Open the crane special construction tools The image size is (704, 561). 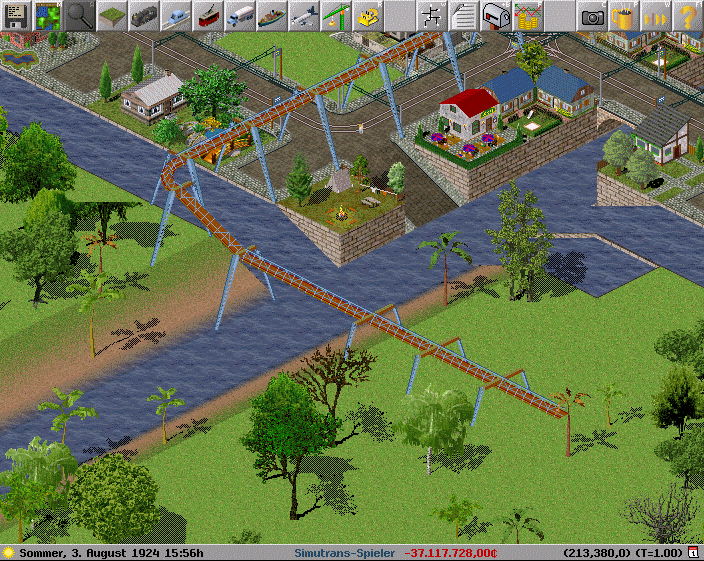click(336, 15)
